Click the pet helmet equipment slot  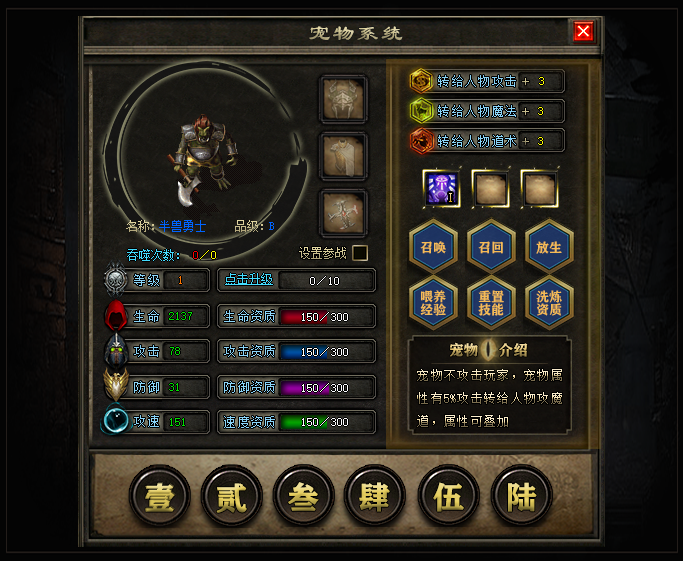(x=343, y=99)
